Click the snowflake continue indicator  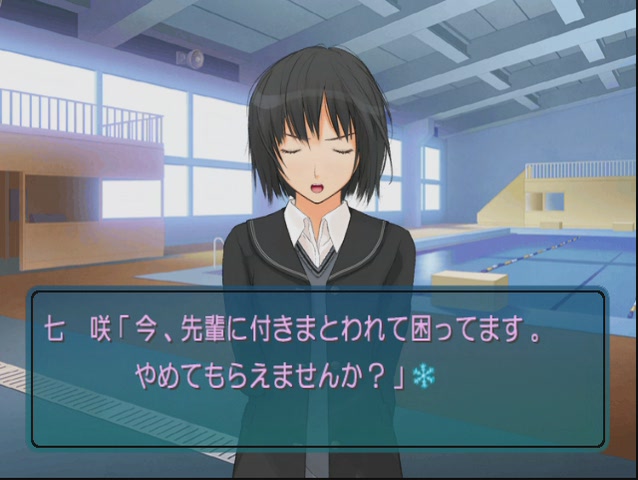[x=423, y=377]
